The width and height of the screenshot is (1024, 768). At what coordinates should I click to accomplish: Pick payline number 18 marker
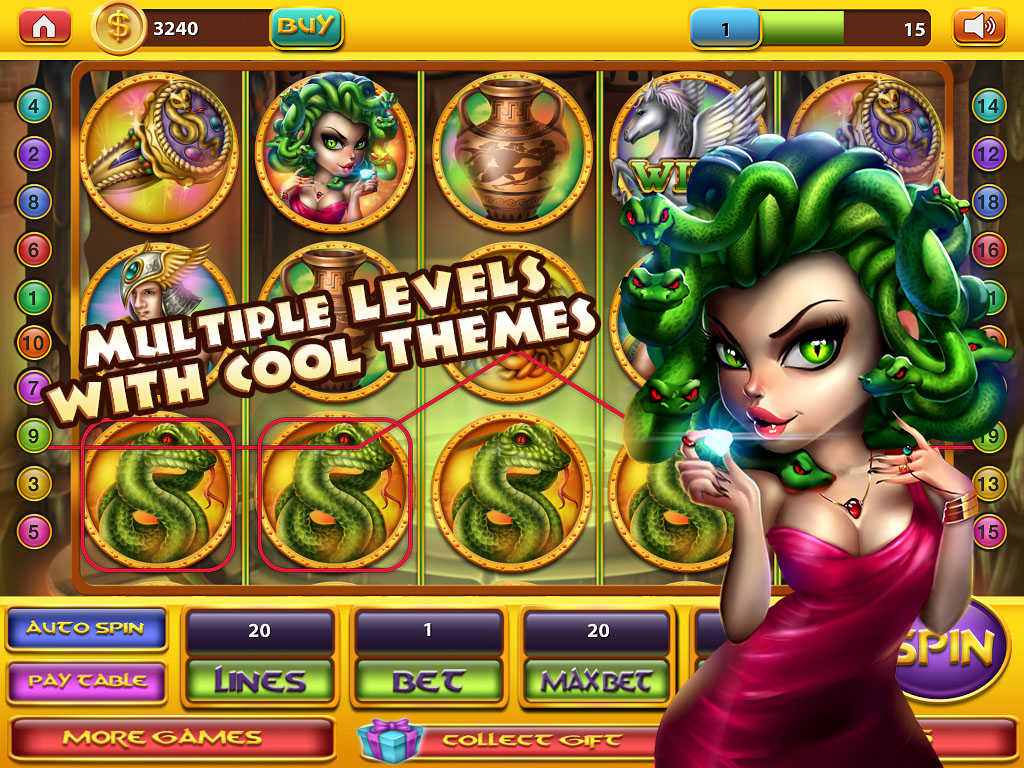[988, 202]
